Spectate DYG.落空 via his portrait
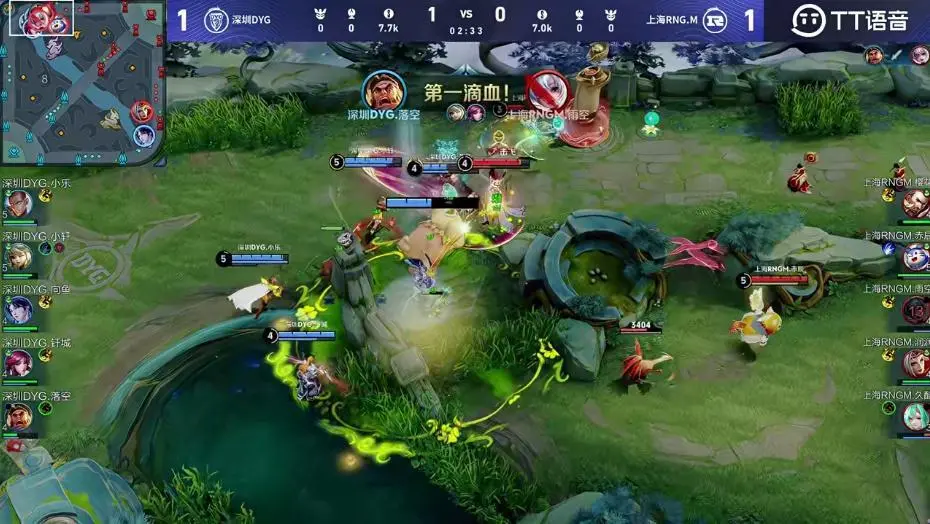This screenshot has height=524, width=930. (18, 416)
